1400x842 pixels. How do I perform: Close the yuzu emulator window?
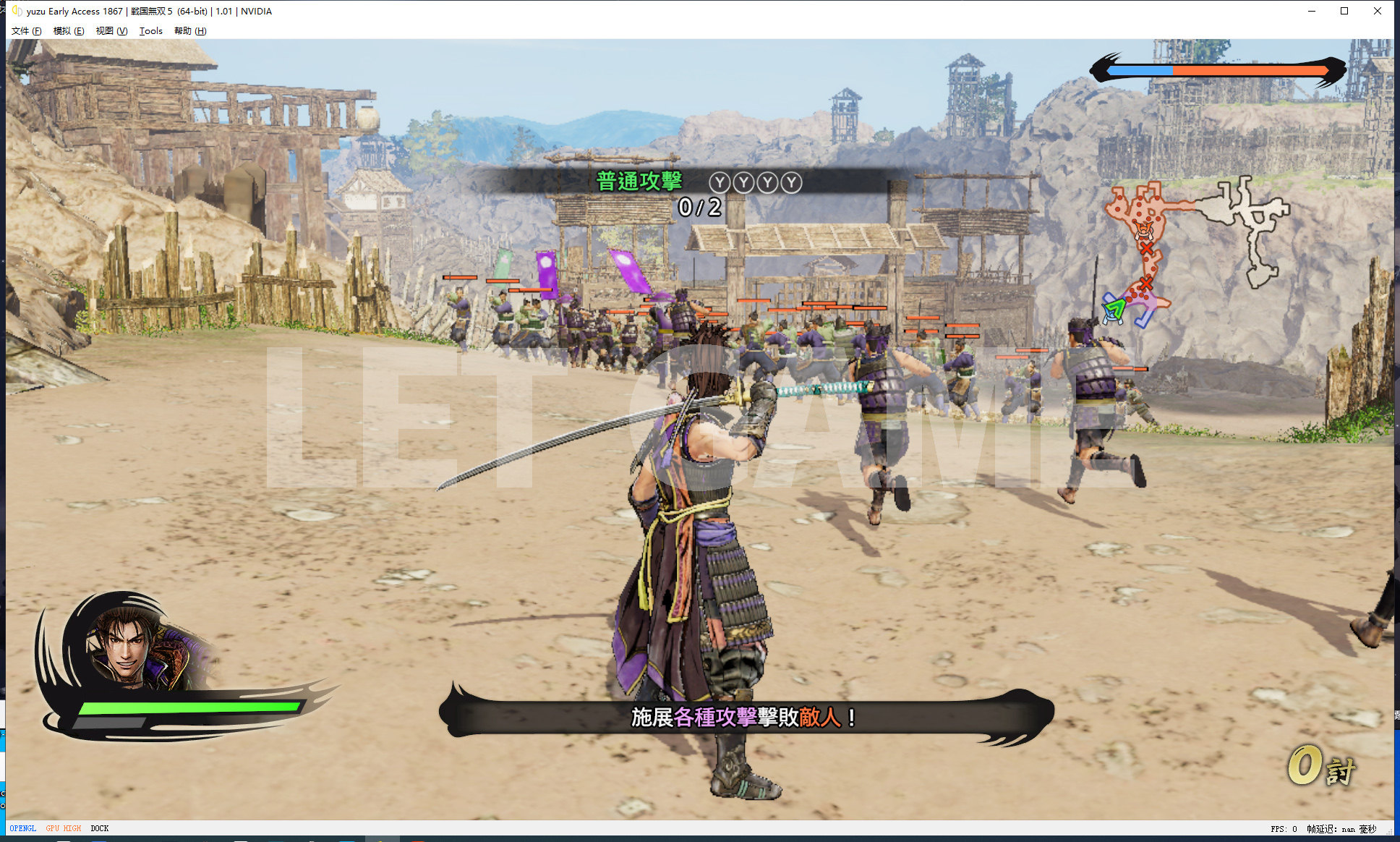tap(1378, 11)
